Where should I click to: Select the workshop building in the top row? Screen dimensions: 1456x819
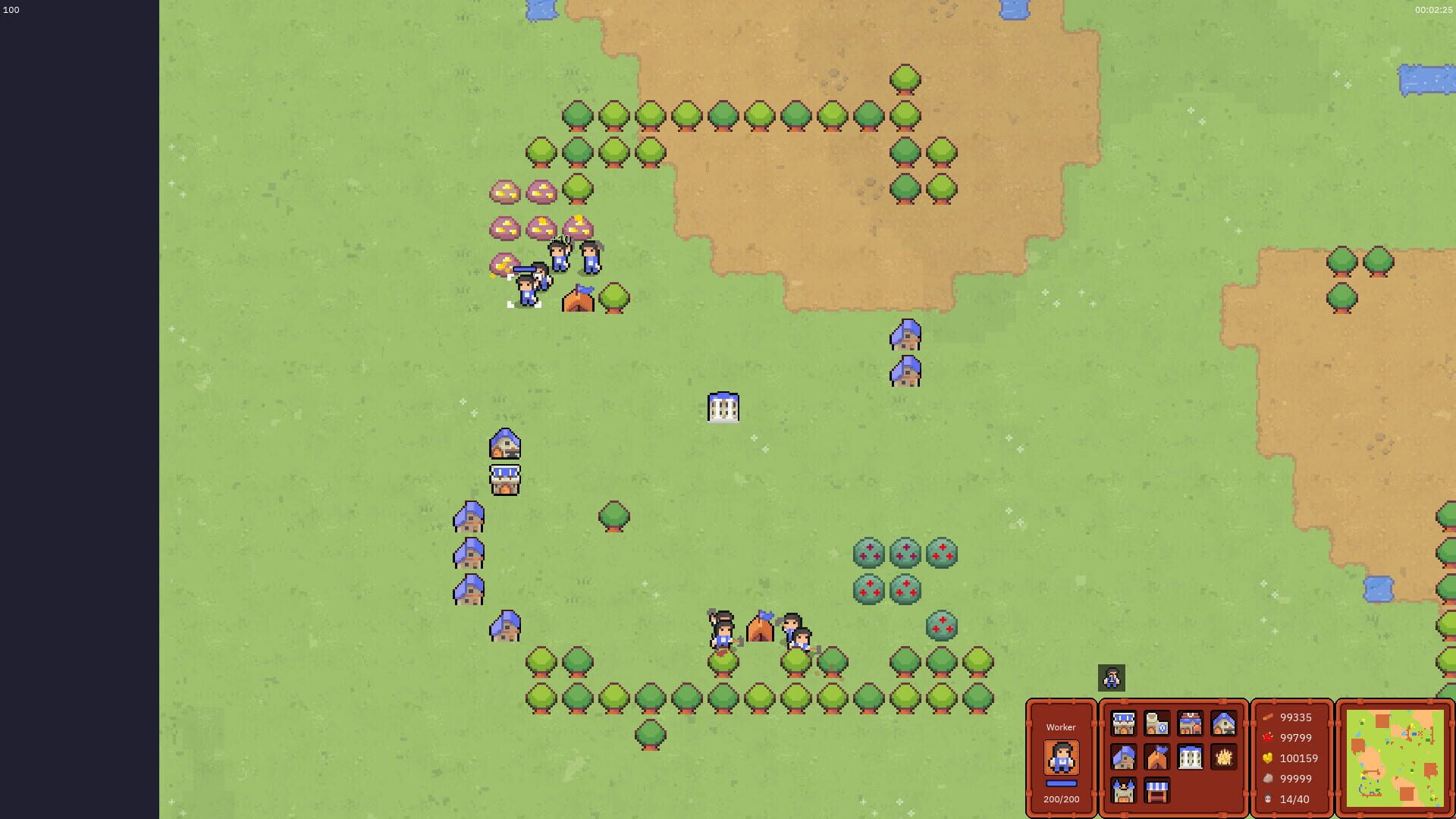click(1124, 722)
